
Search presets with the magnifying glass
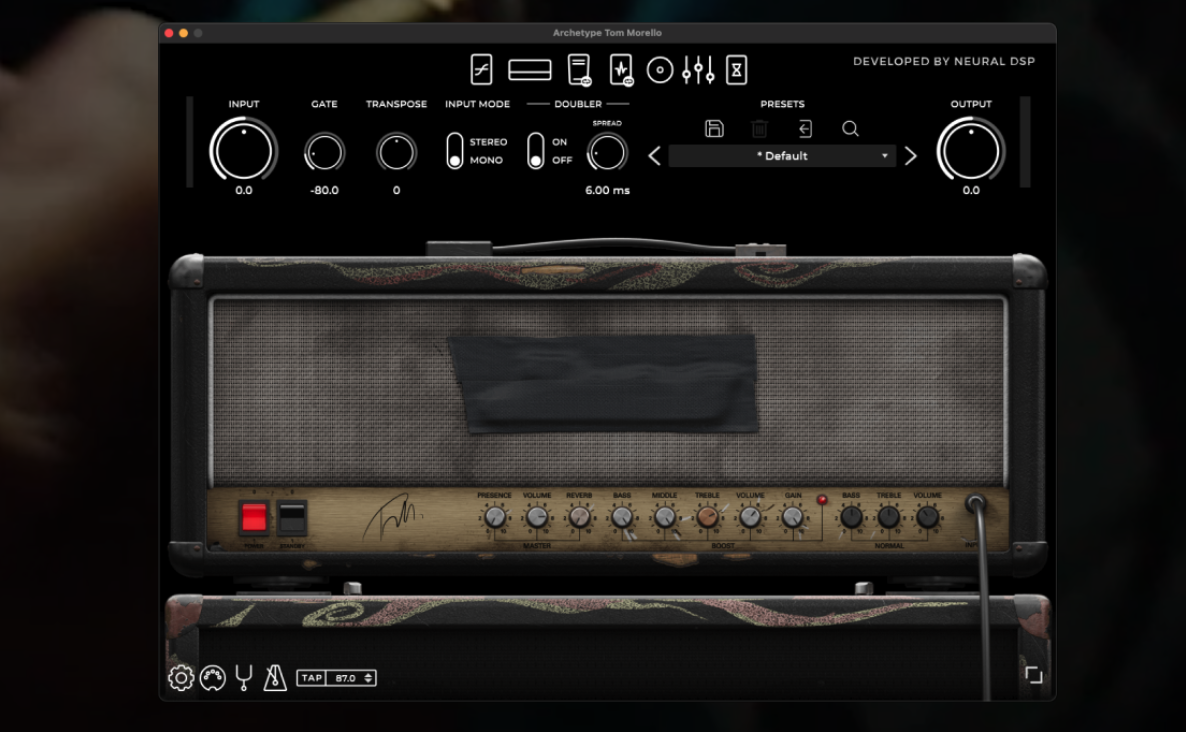tap(850, 128)
